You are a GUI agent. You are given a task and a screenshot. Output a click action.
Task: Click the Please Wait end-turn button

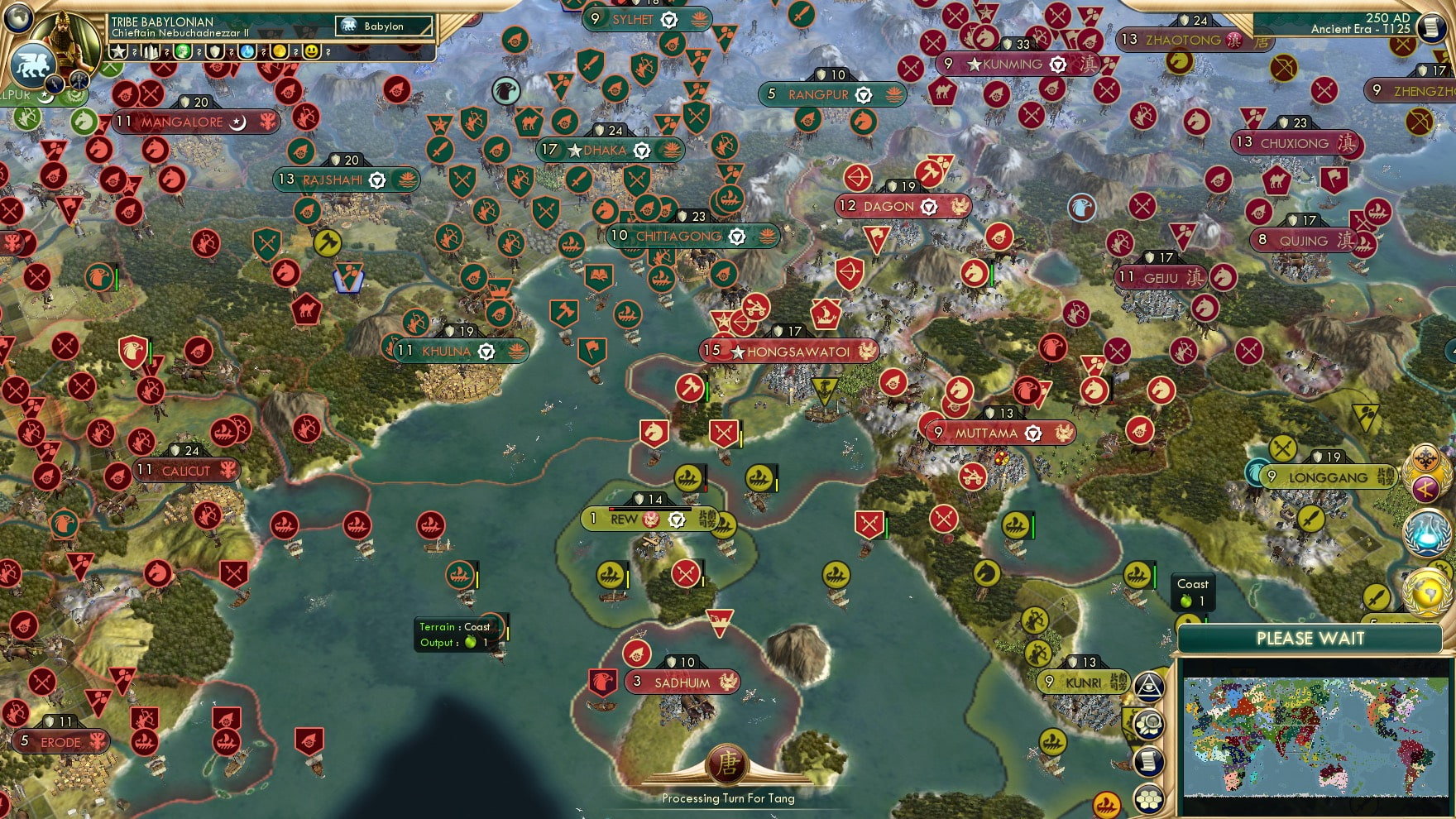click(x=1310, y=639)
